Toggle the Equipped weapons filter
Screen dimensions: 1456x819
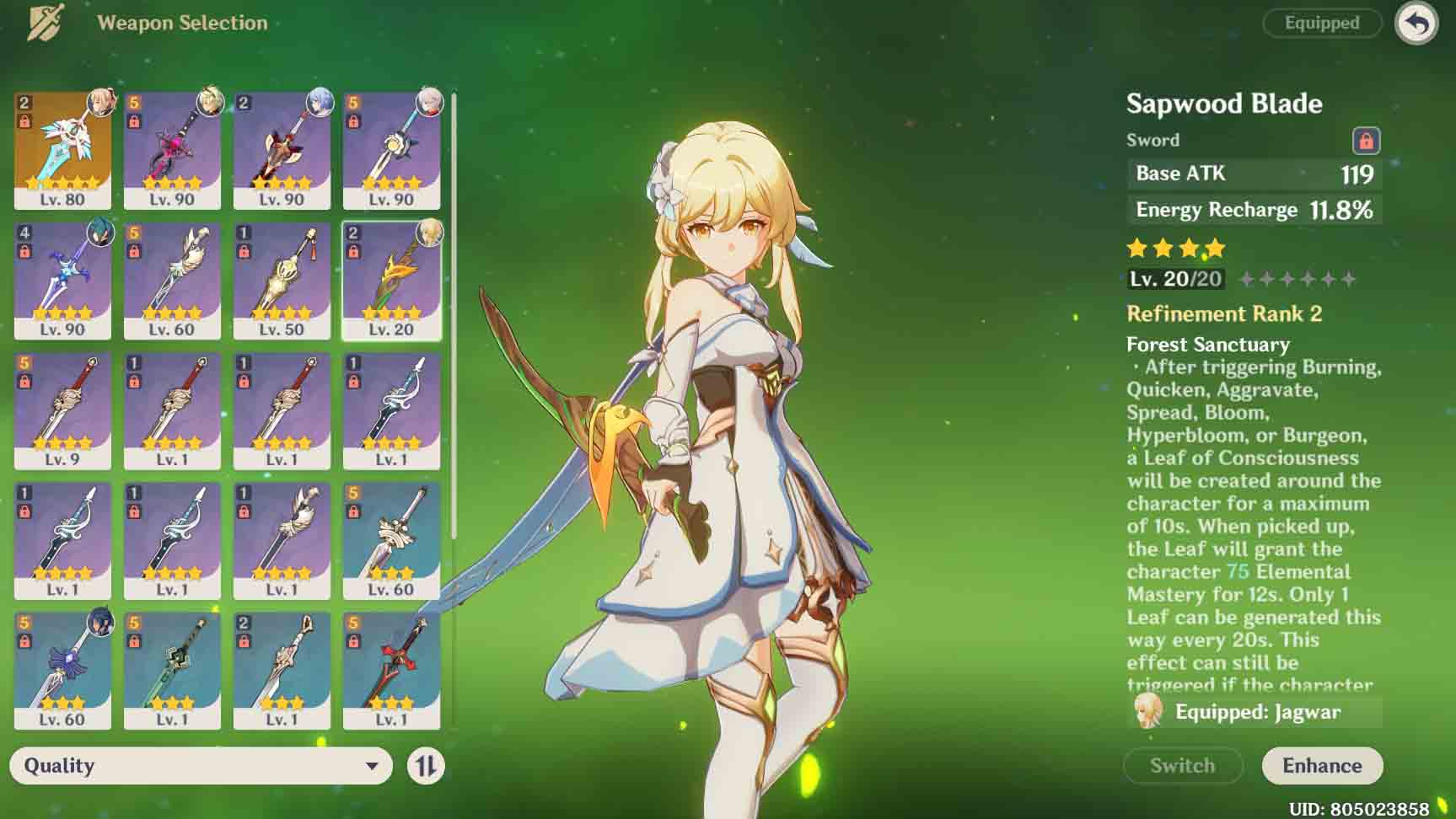1321,23
